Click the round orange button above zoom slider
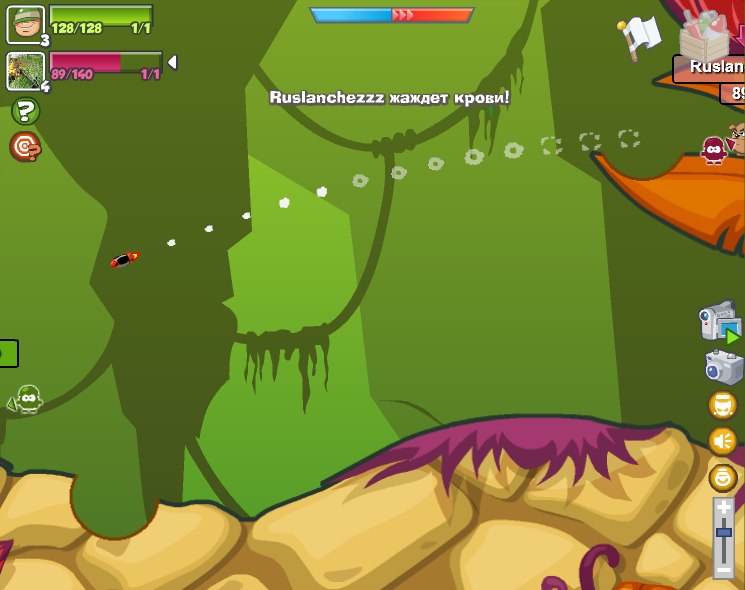This screenshot has width=745, height=590. 723,477
